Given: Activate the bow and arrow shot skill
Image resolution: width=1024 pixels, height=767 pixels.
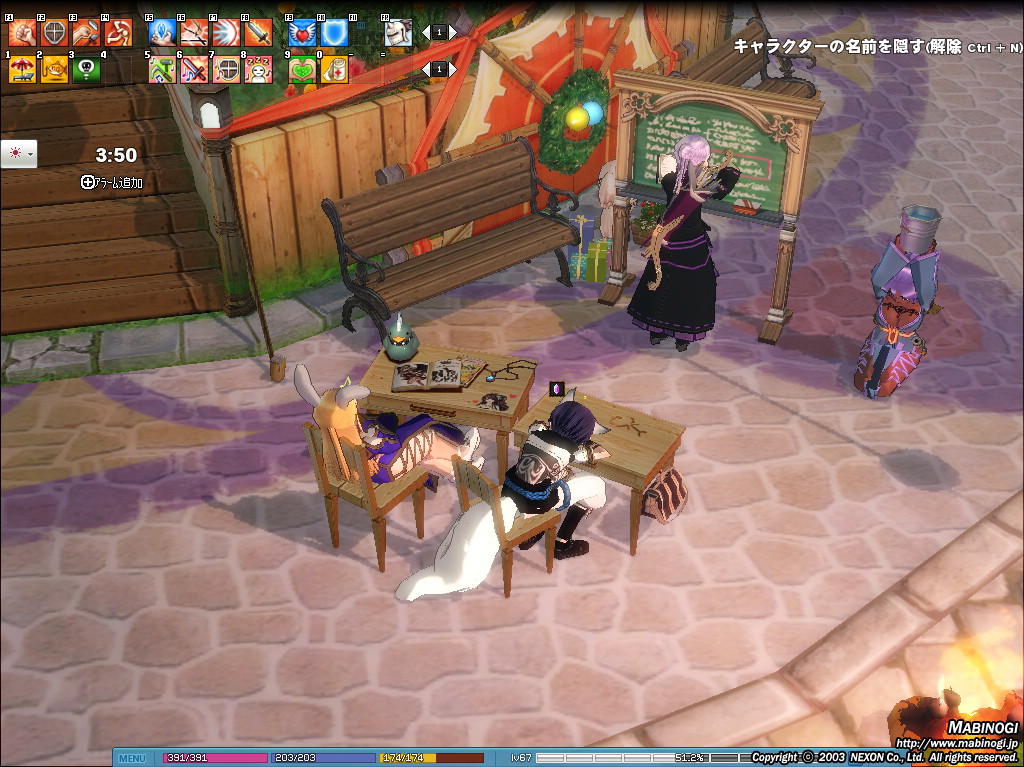Looking at the screenshot, I should [x=194, y=33].
